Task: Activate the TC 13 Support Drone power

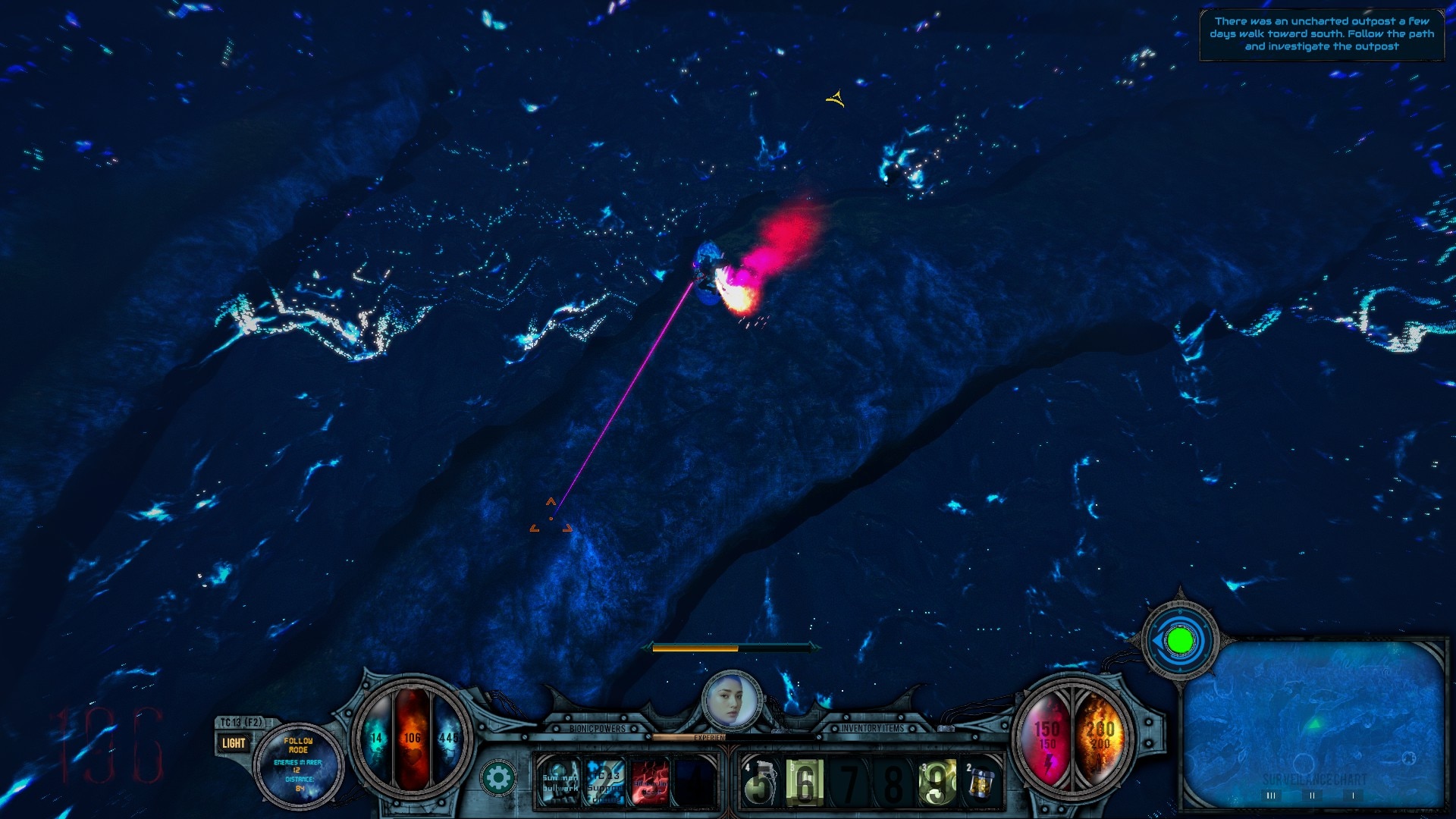Action: (x=605, y=782)
